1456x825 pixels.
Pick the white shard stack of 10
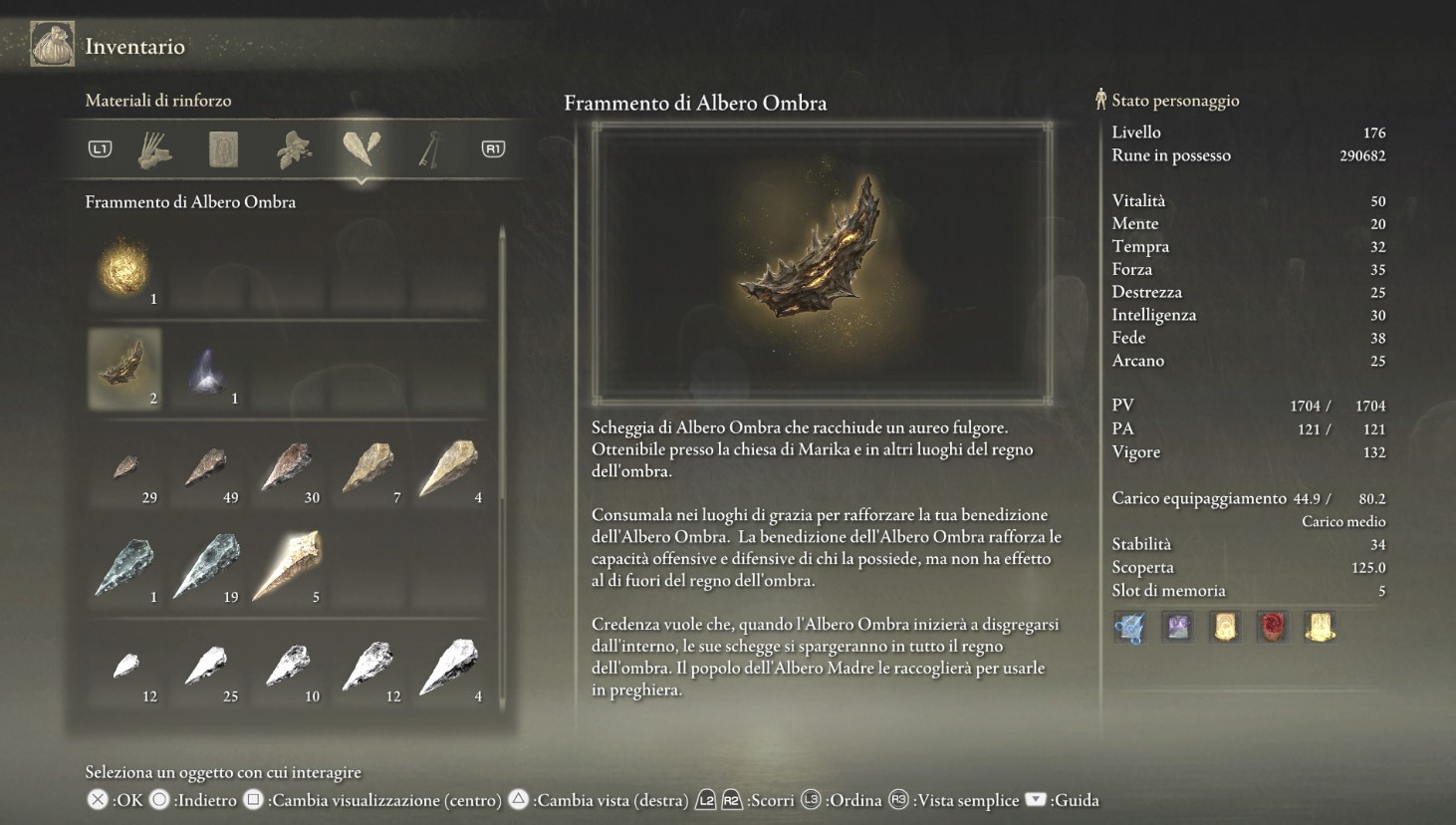[288, 668]
